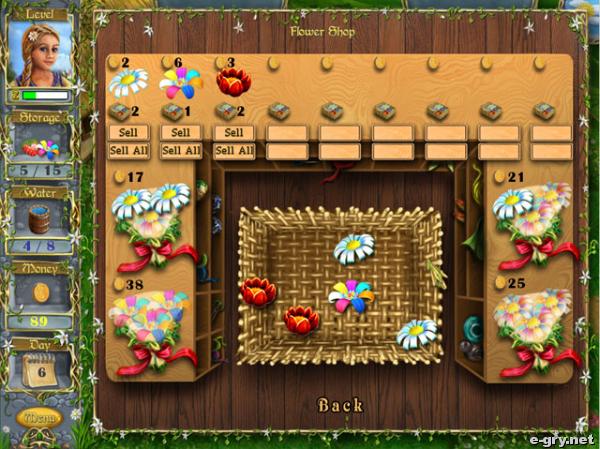Click the Storage flower icon
This screenshot has height=449, width=600.
pyautogui.click(x=41, y=148)
